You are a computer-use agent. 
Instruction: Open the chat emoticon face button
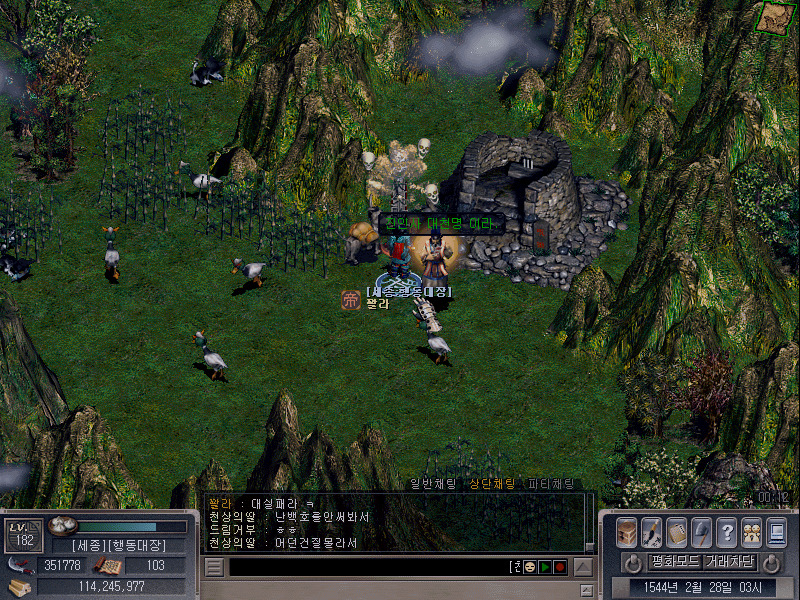529,567
